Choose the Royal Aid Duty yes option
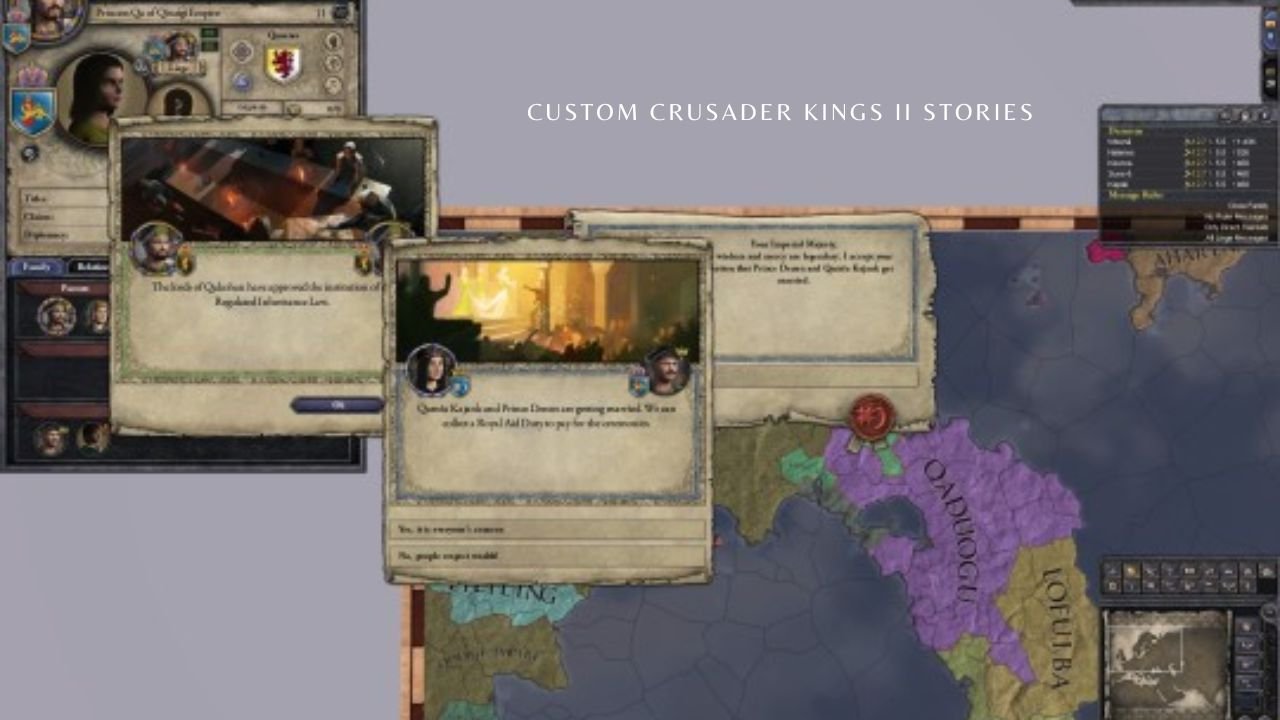The height and width of the screenshot is (720, 1280). (545, 527)
